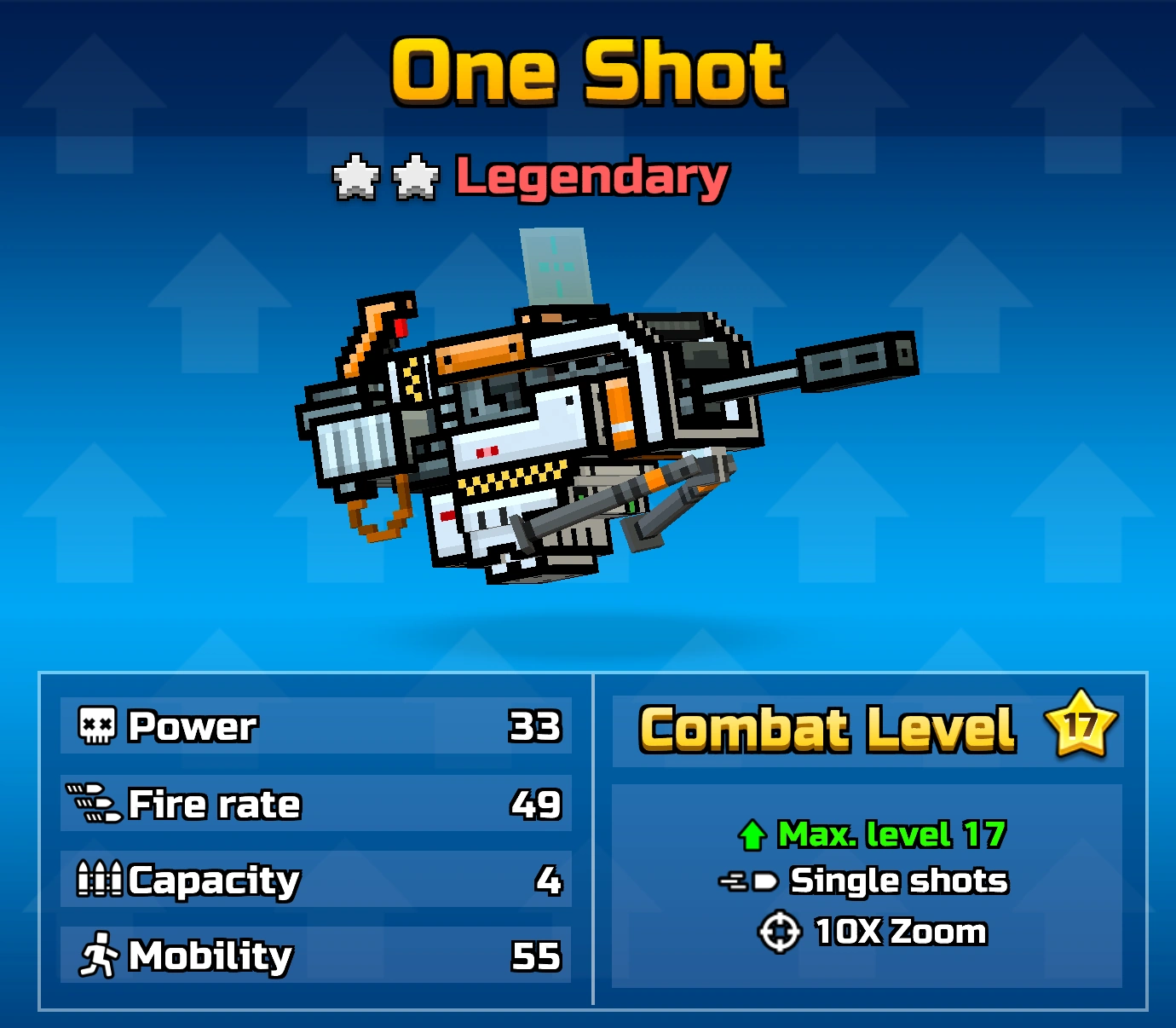Select the 10X Zoom crosshair icon
This screenshot has height=1028, width=1176.
coord(776,931)
